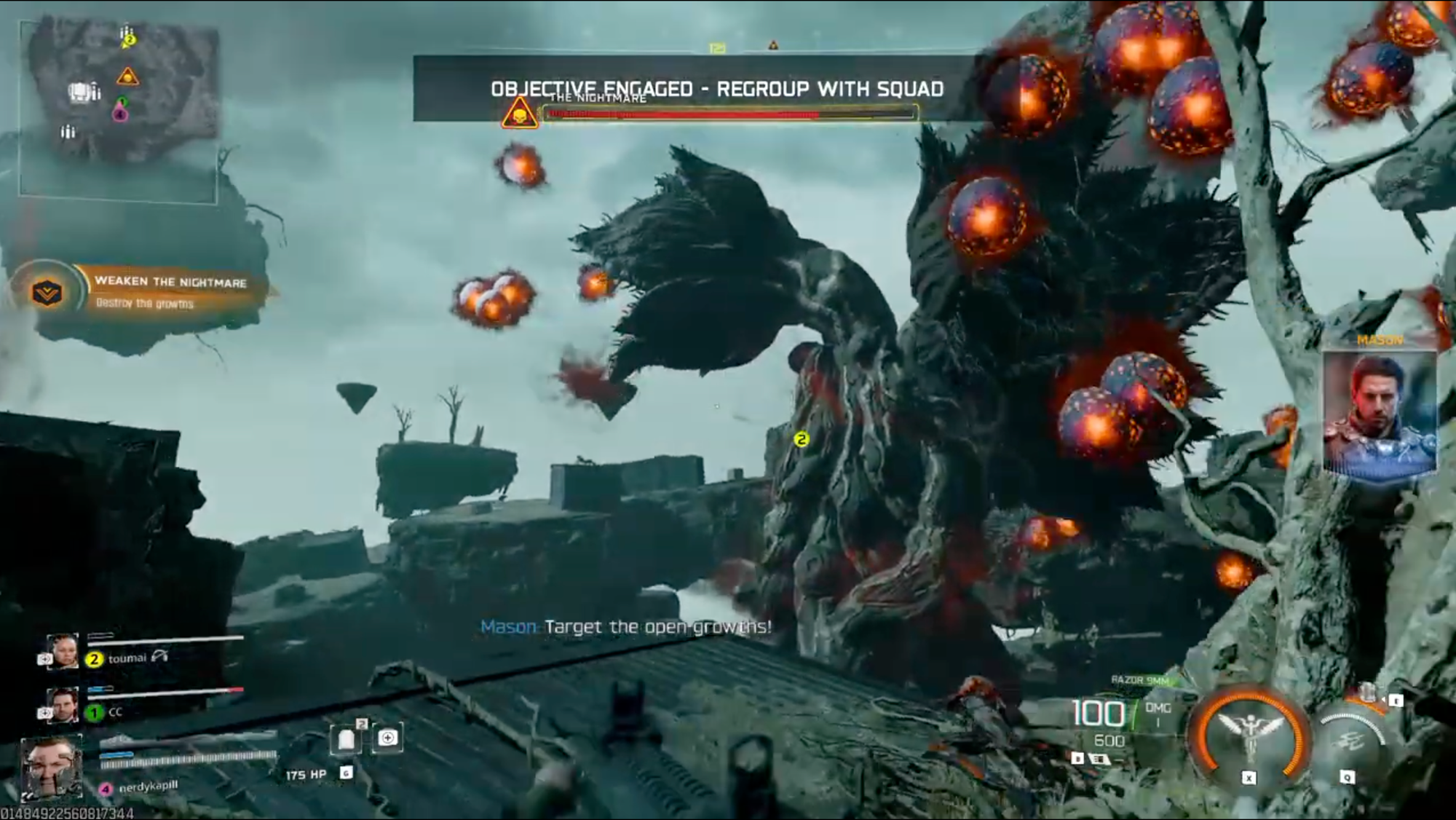
Task: Open the minimap in the corner
Action: (119, 109)
